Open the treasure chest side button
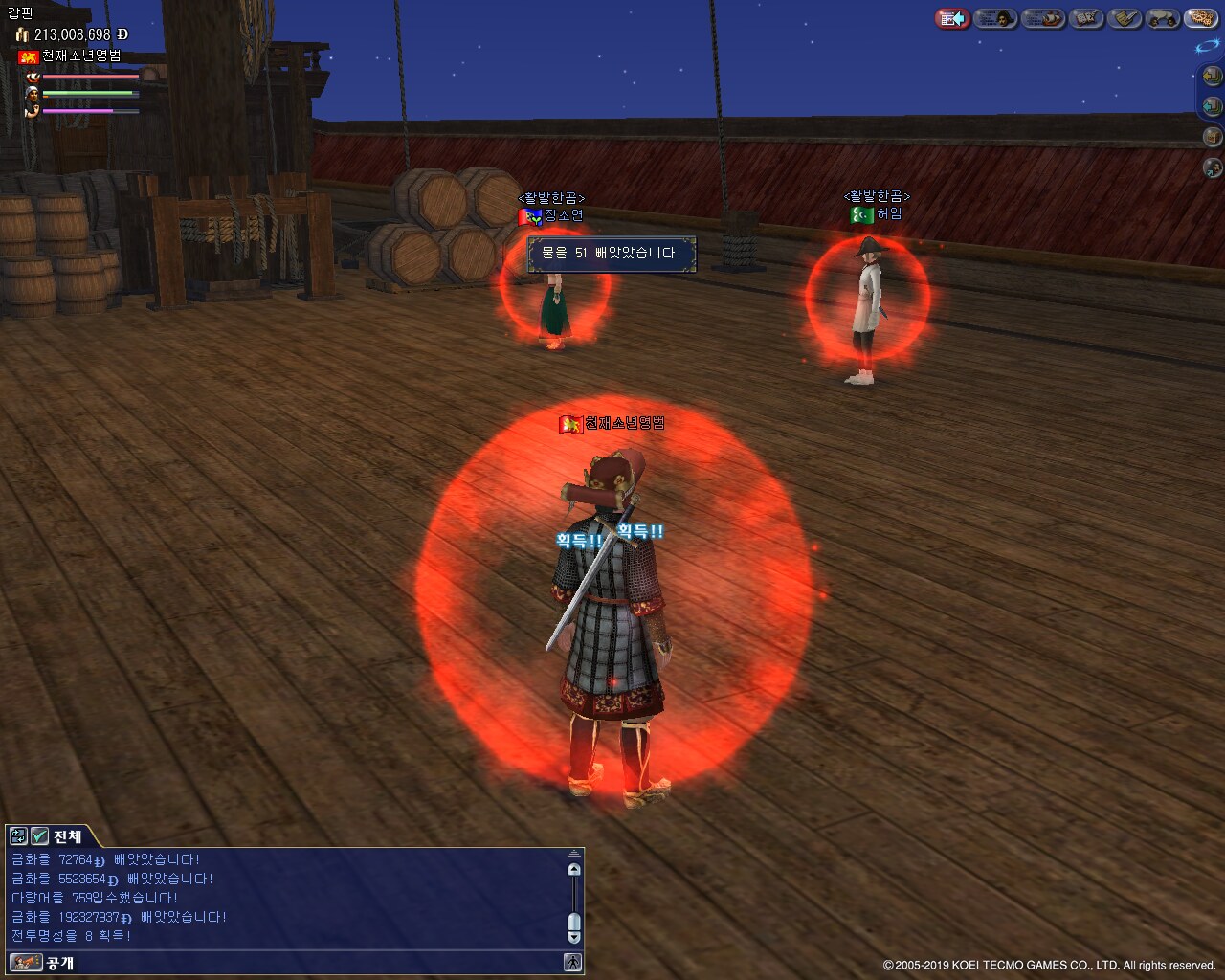 click(x=1212, y=137)
